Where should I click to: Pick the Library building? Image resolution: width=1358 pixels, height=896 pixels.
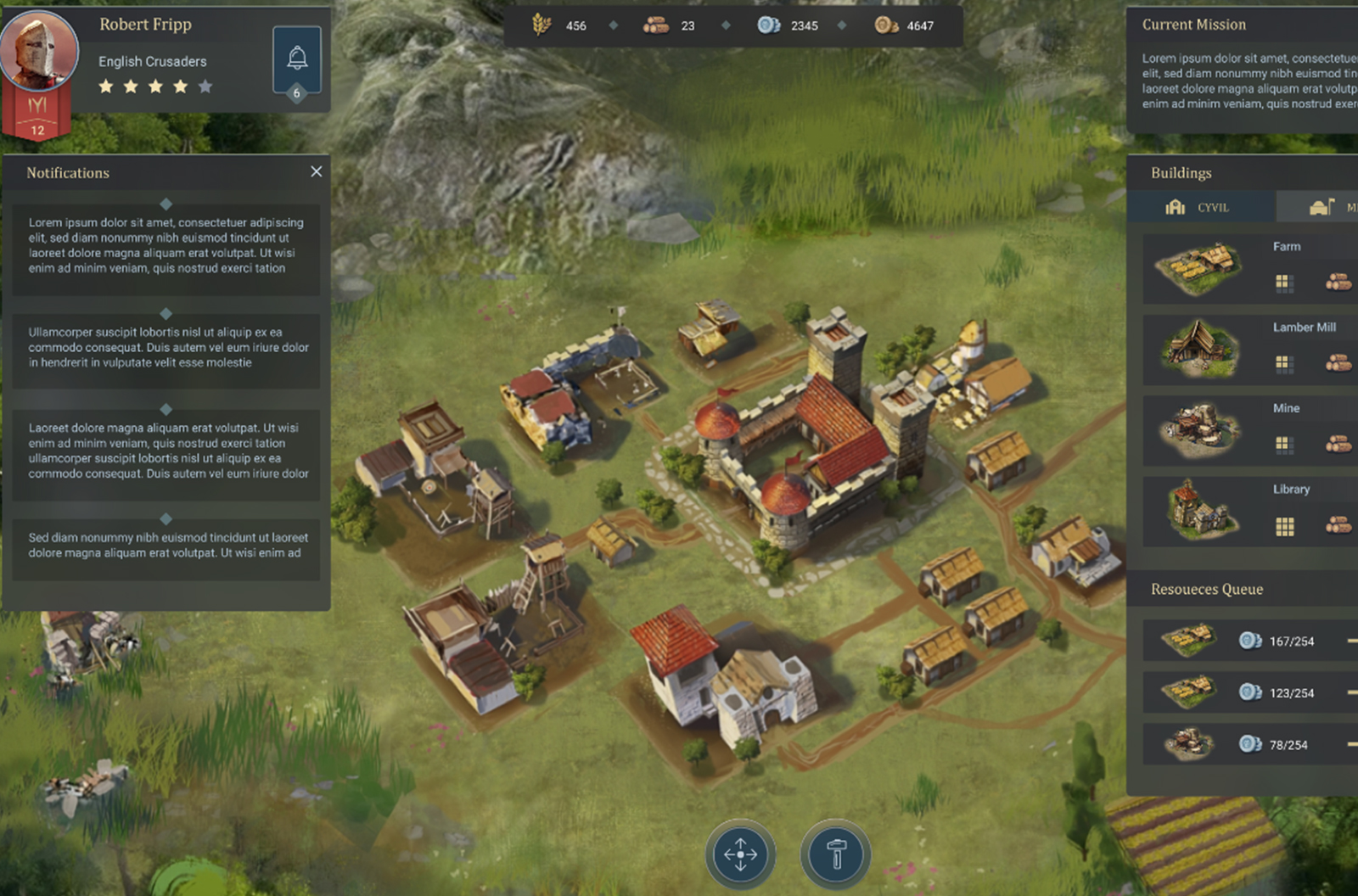(x=1249, y=511)
